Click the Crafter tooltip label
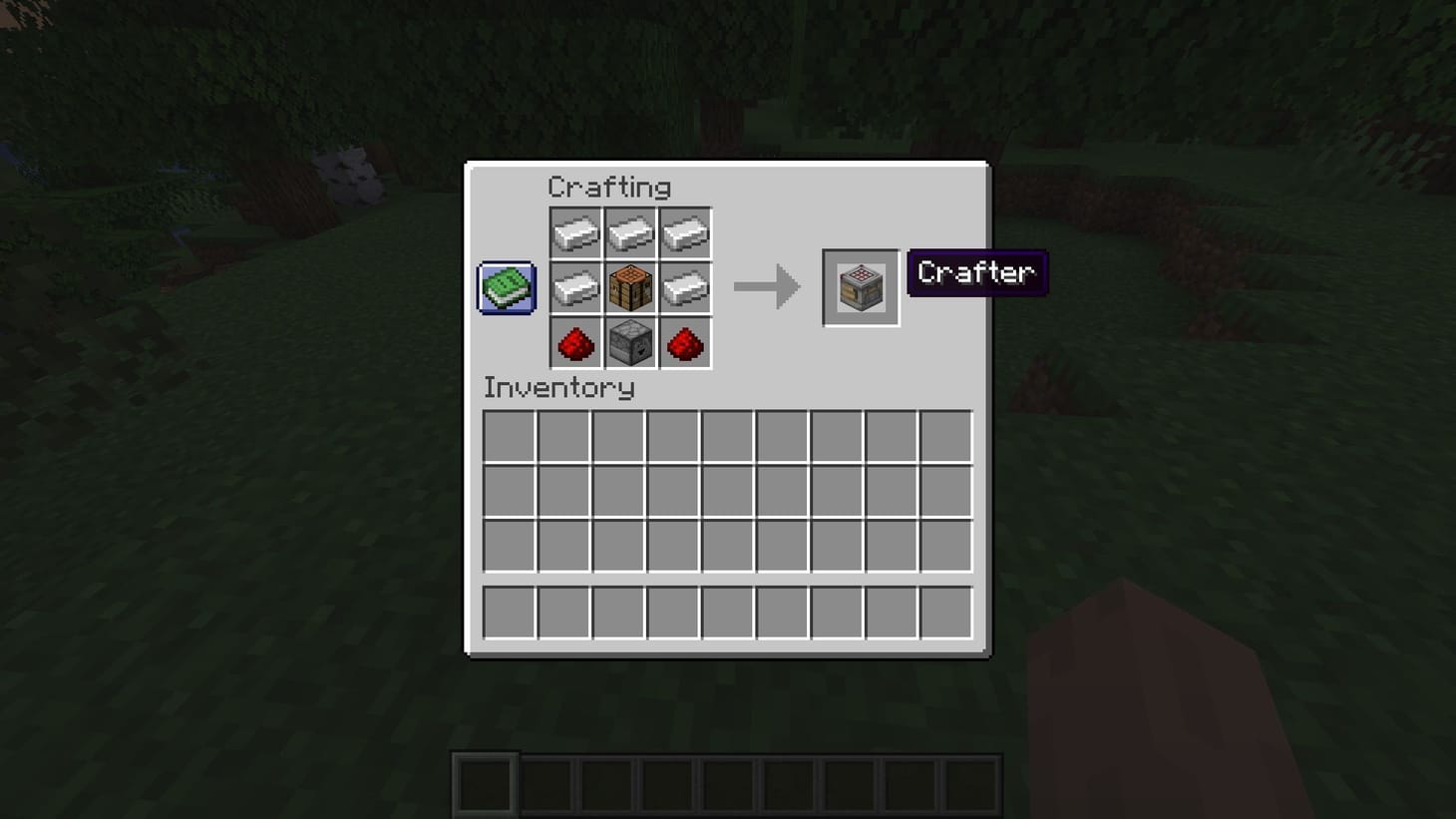The height and width of the screenshot is (819, 1456). point(975,272)
